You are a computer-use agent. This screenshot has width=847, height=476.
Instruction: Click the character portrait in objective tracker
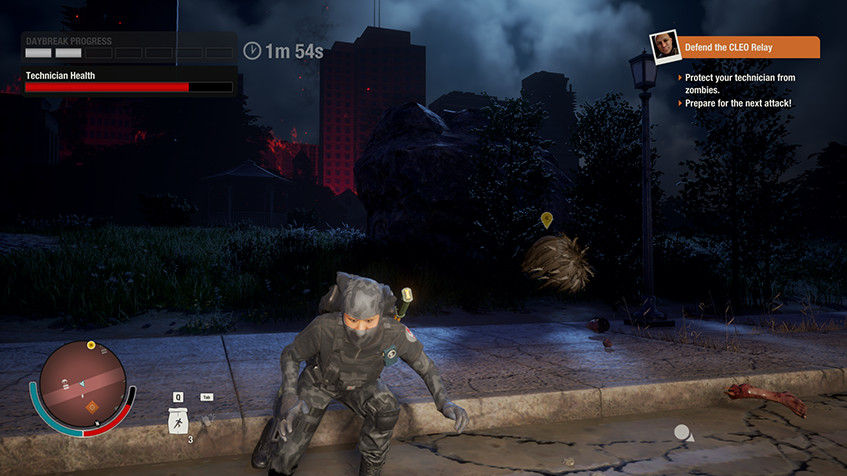pyautogui.click(x=664, y=47)
